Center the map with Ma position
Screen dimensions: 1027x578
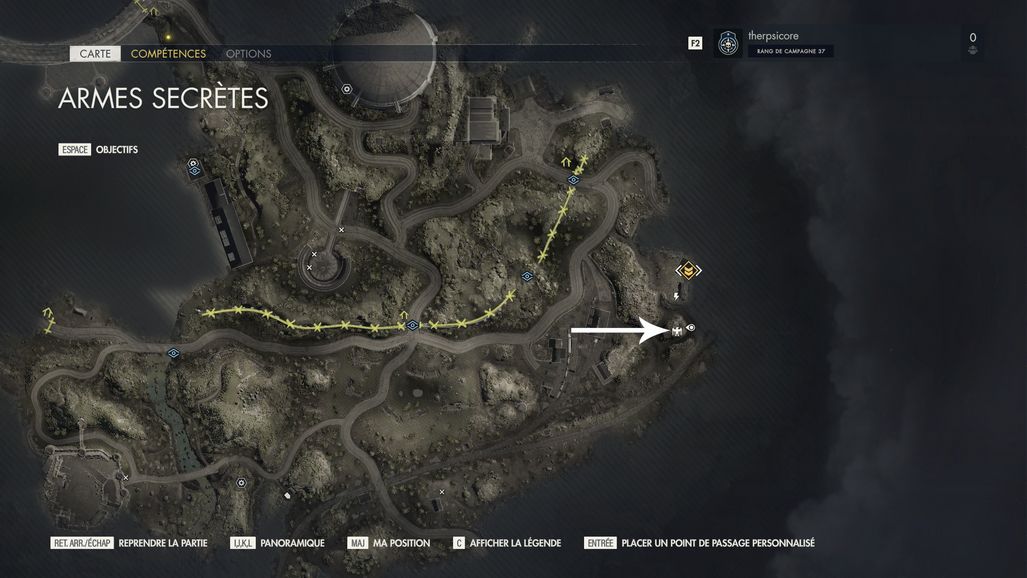401,543
